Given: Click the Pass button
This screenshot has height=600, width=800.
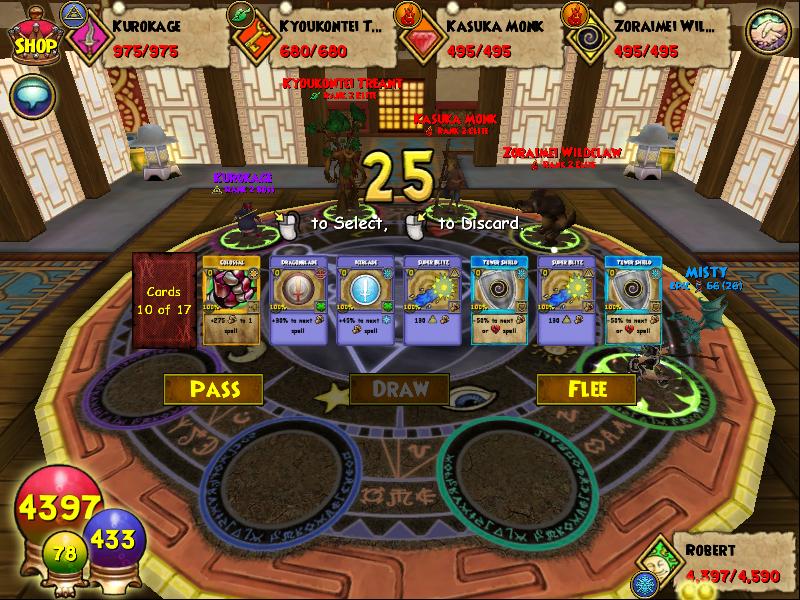Looking at the screenshot, I should [x=213, y=389].
